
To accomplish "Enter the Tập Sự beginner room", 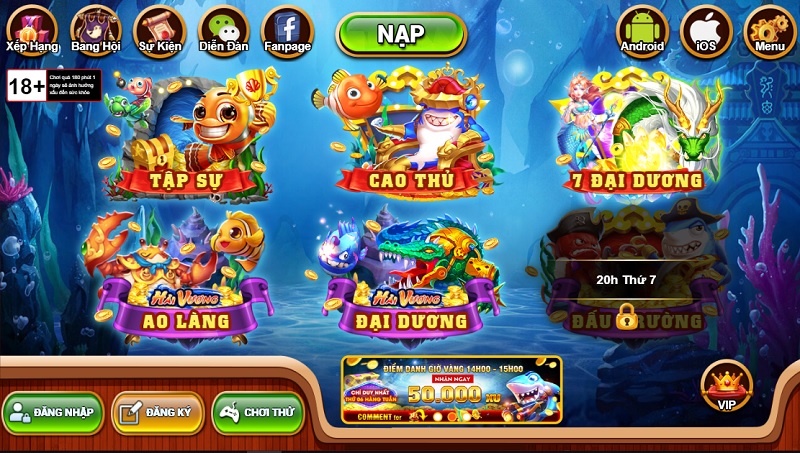I will tap(185, 135).
